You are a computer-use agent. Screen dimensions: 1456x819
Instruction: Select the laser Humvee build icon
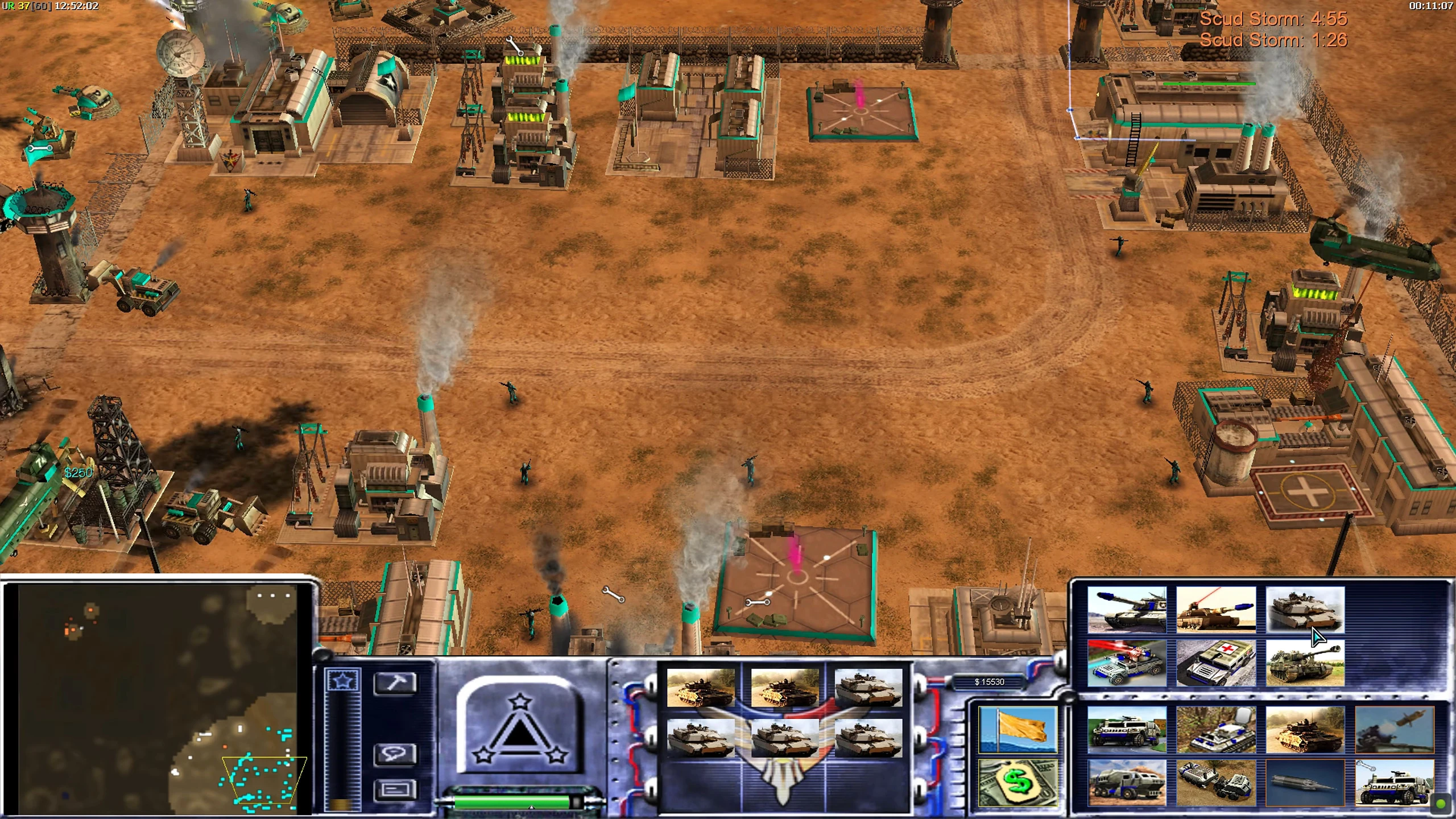1127,663
